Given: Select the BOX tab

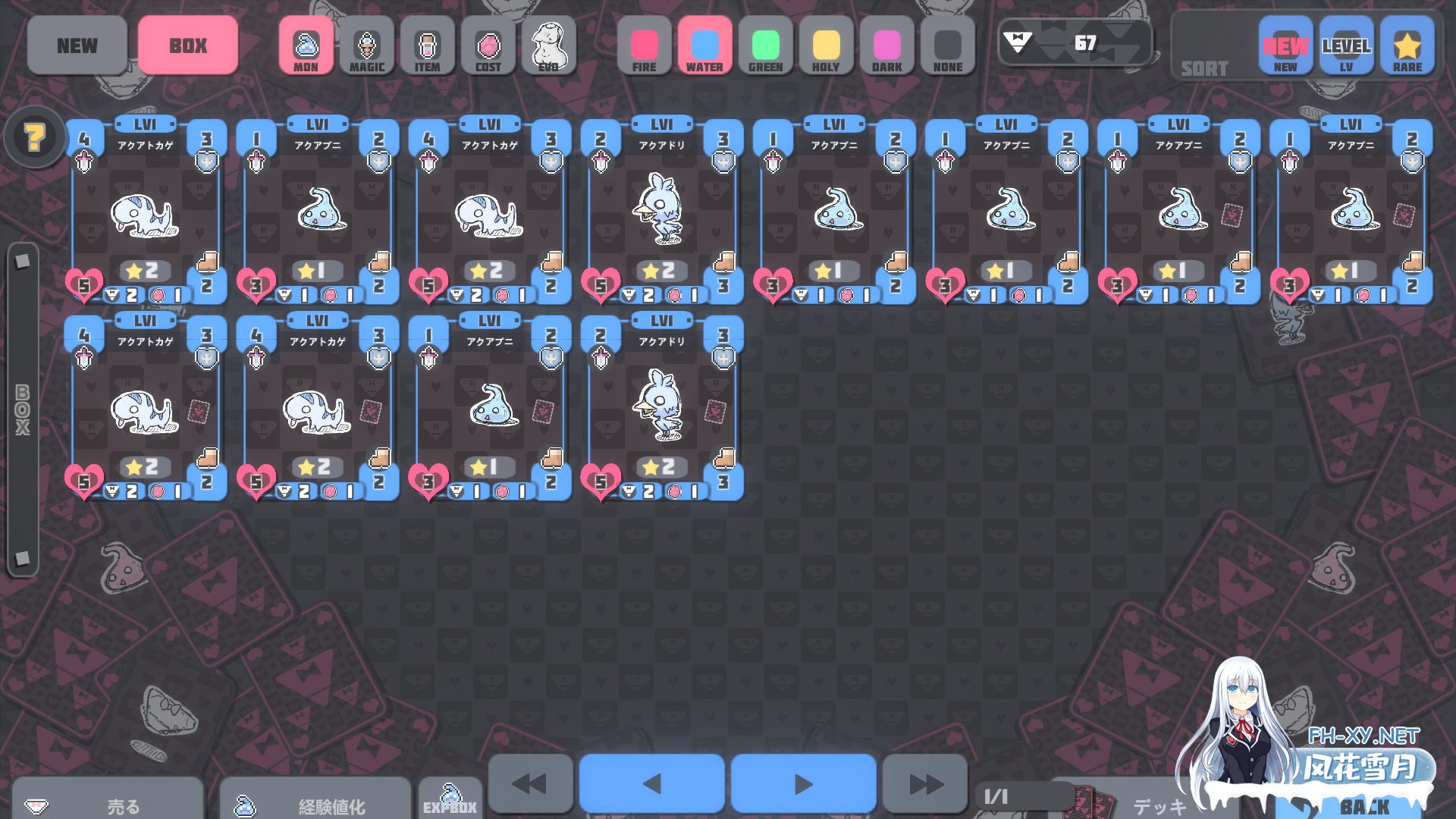Looking at the screenshot, I should pos(188,45).
